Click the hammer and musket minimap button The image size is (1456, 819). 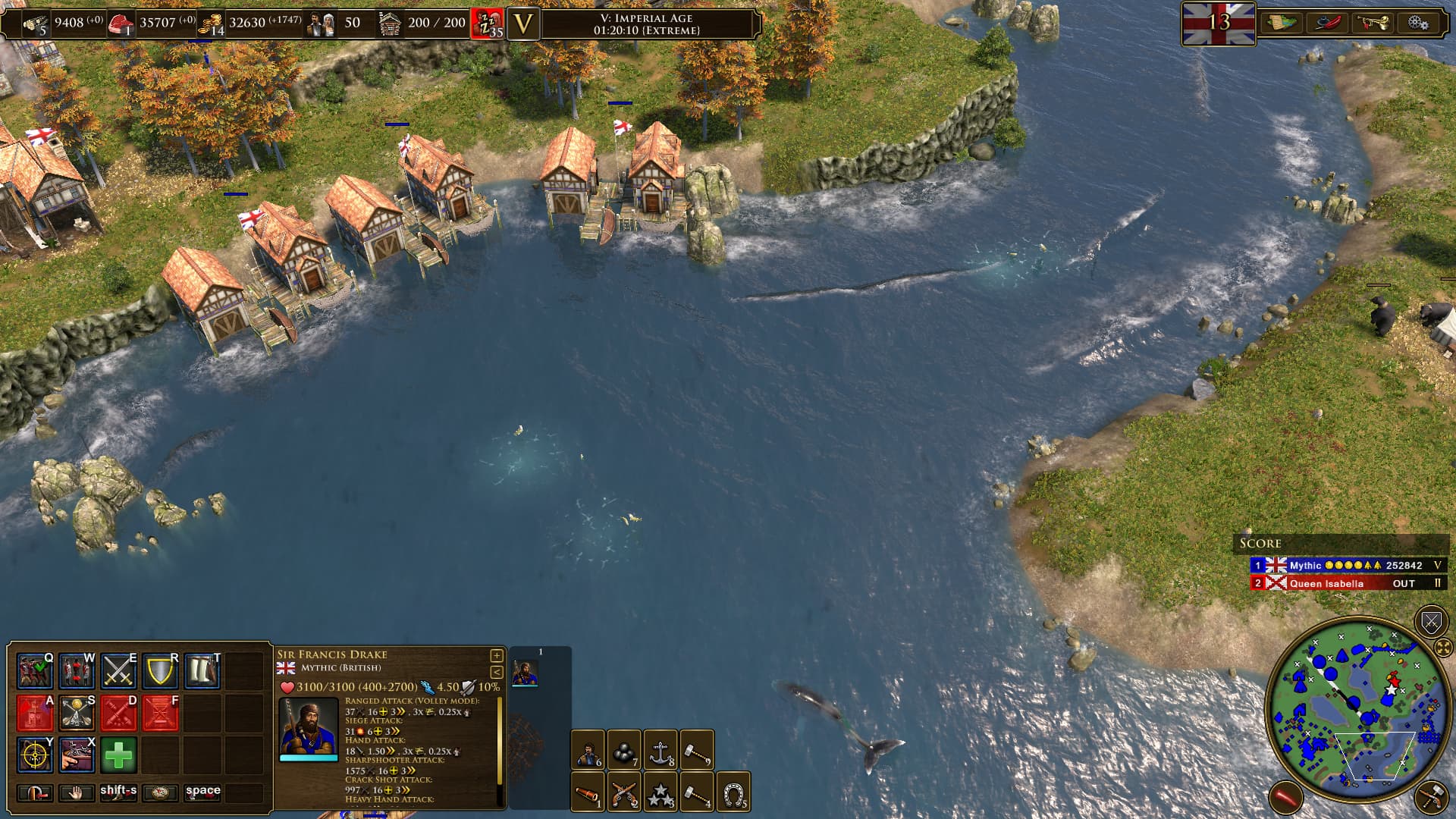pyautogui.click(x=1431, y=798)
